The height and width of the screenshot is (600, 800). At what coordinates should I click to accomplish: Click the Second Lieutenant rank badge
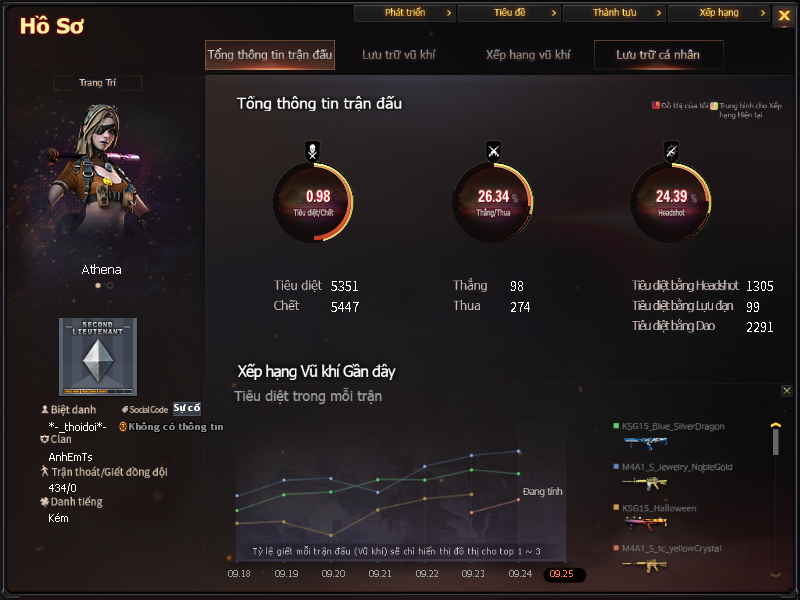pyautogui.click(x=97, y=356)
